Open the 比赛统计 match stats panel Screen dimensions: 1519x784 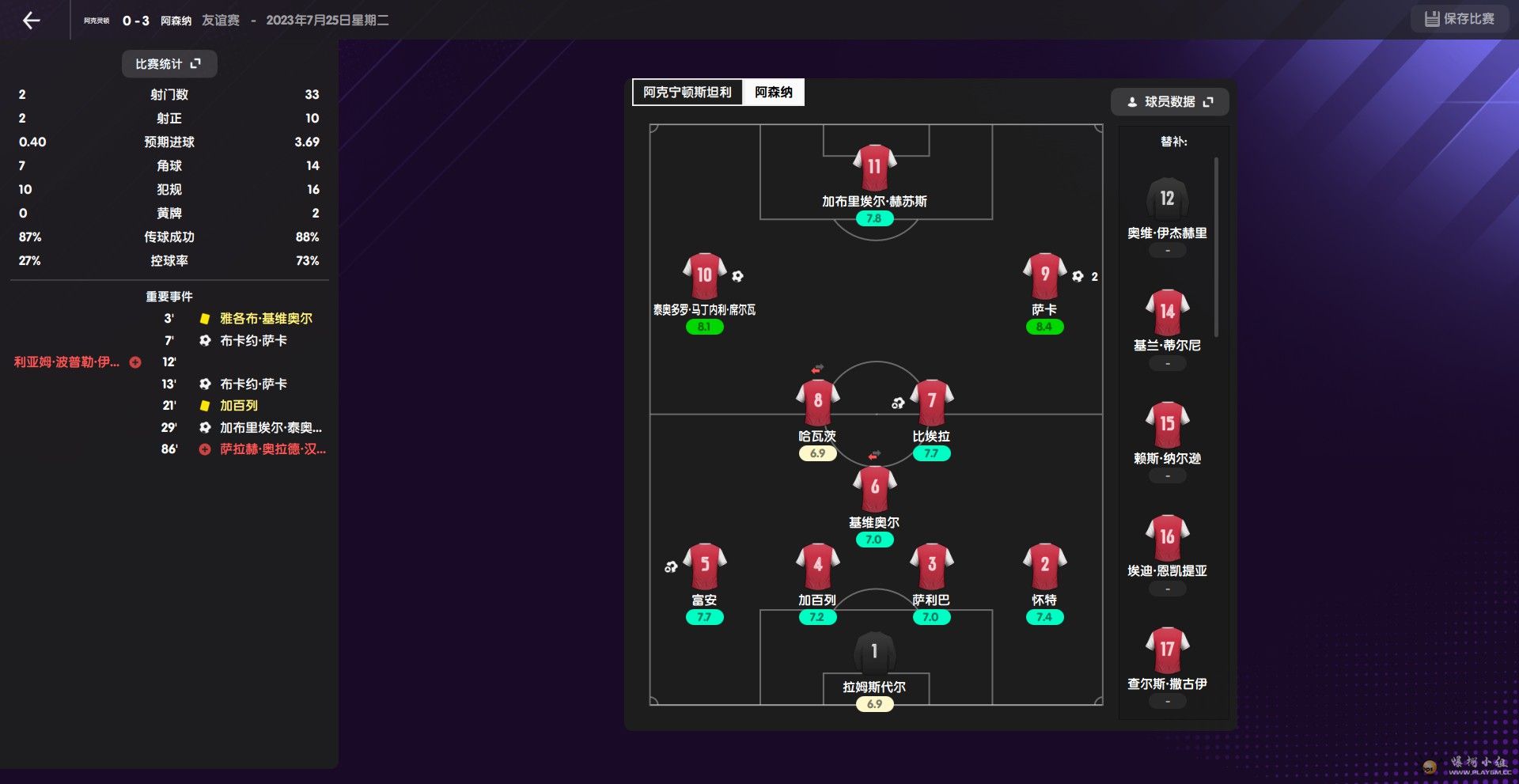169,64
